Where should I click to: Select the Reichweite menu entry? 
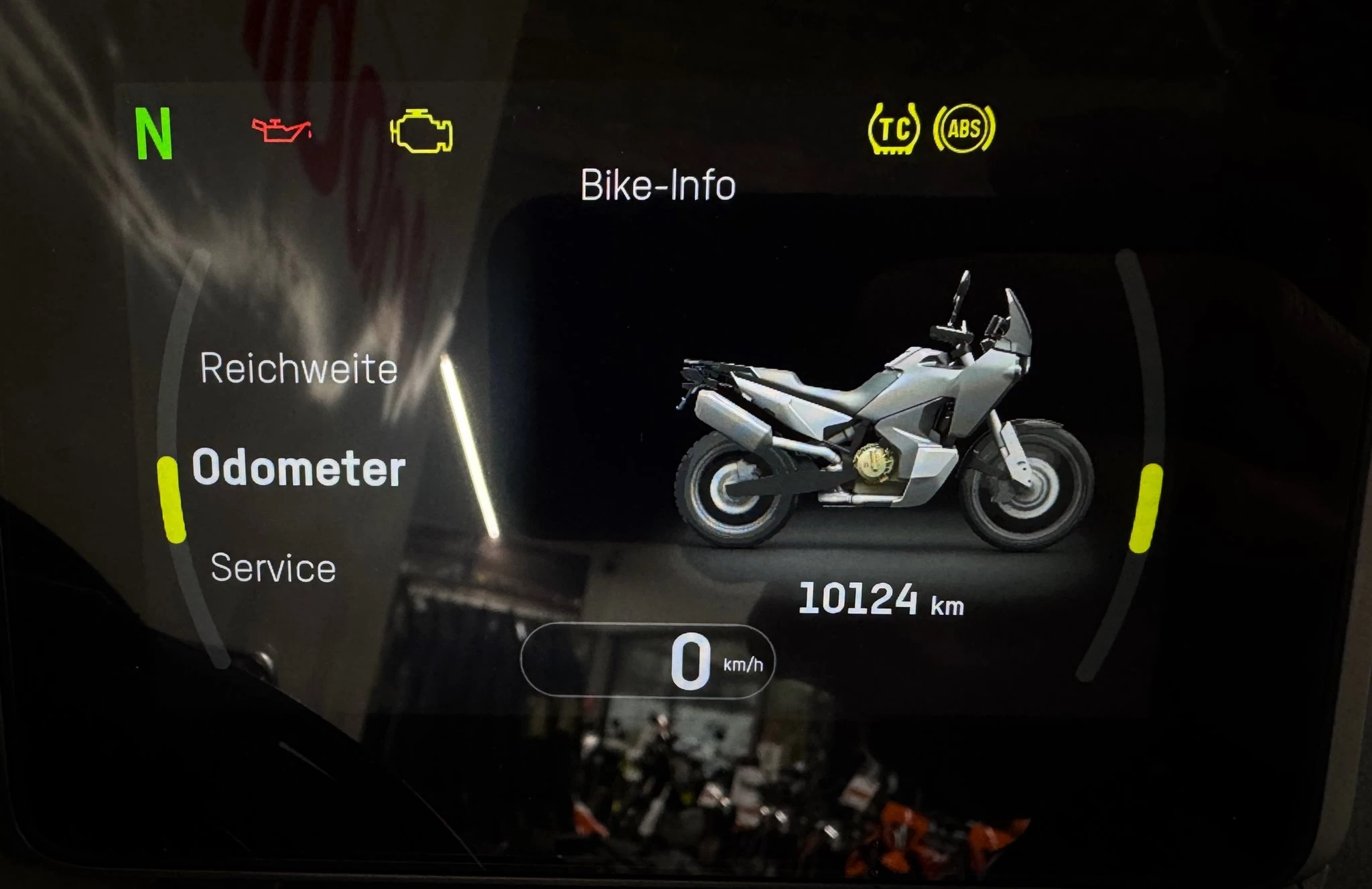299,369
